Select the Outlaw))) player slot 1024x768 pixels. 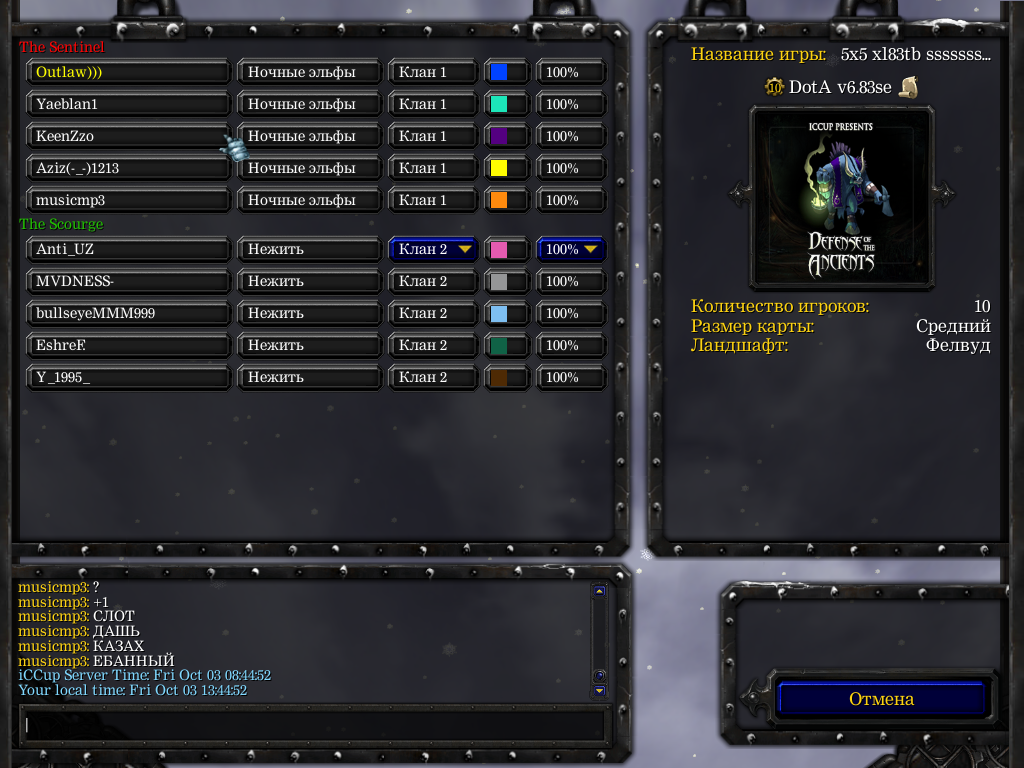(x=129, y=72)
